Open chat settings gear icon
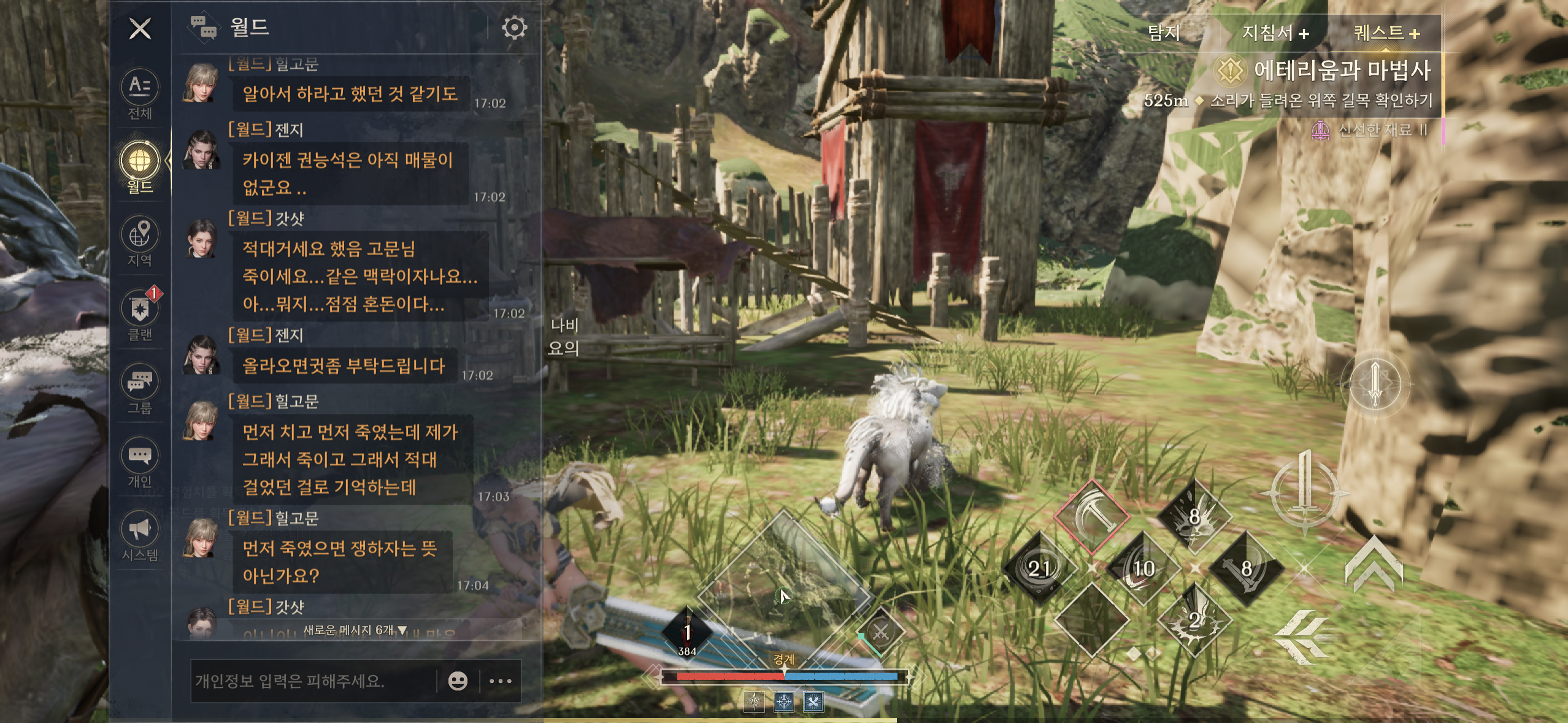Screen dimensions: 1568x723 tap(514, 28)
